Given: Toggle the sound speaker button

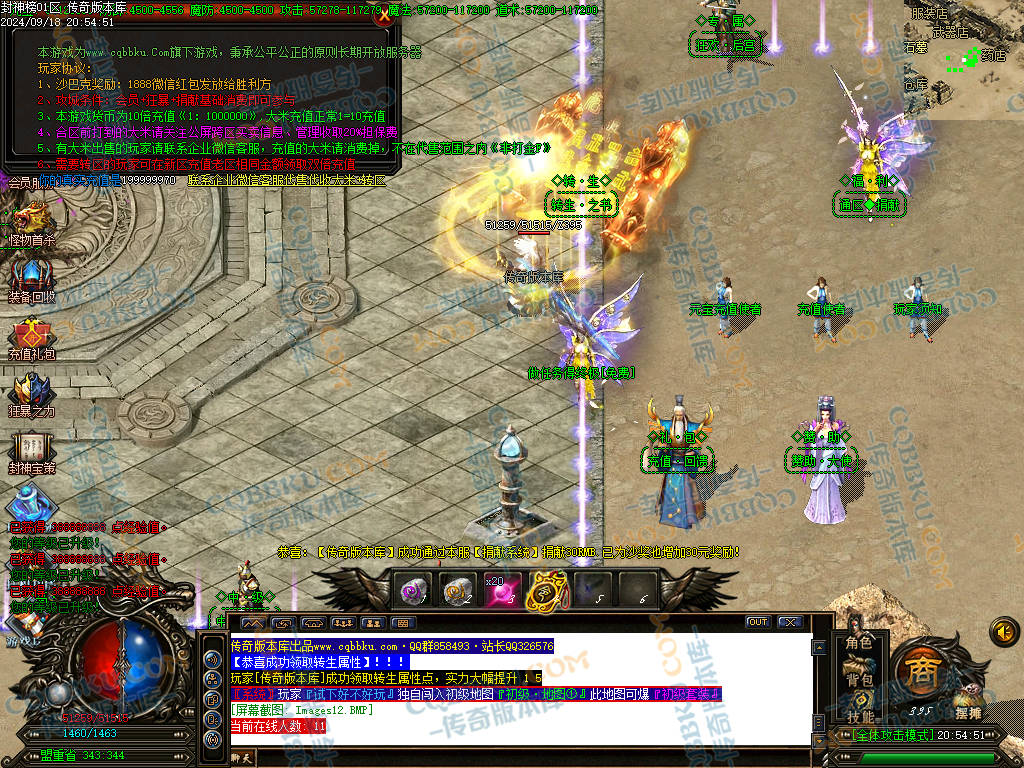Looking at the screenshot, I should point(1004,630).
